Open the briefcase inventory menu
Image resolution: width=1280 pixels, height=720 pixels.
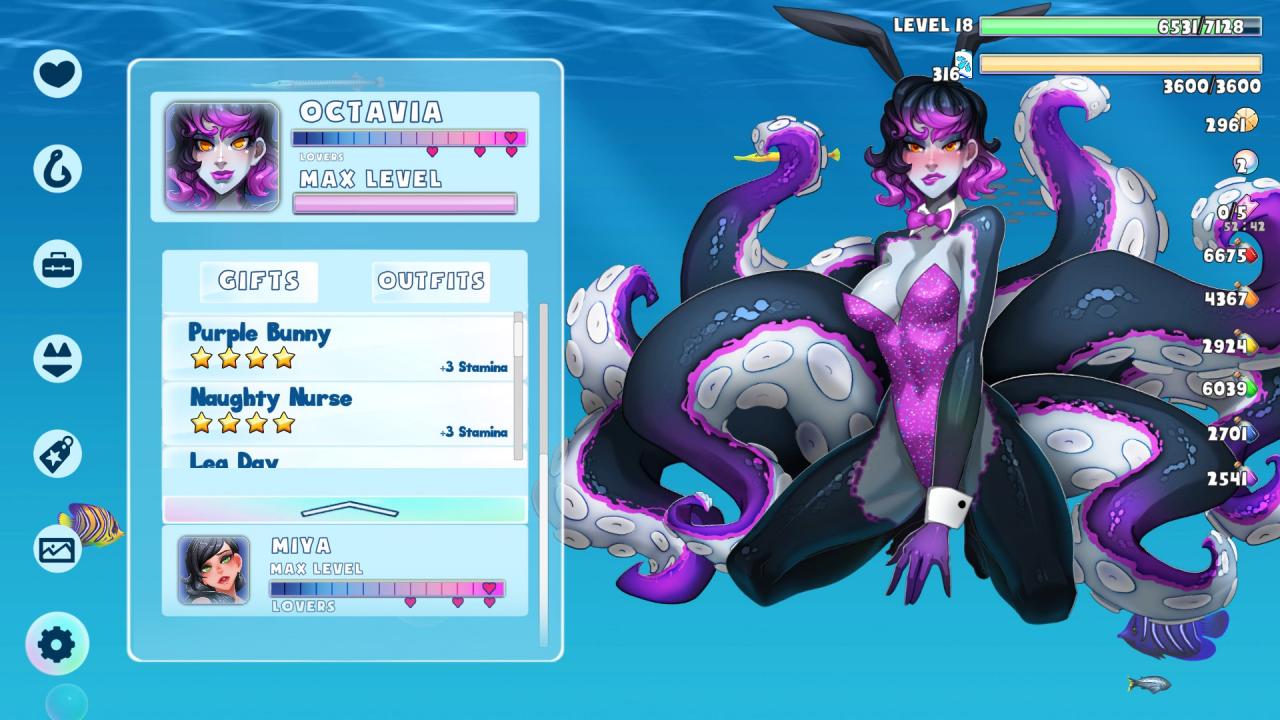58,264
